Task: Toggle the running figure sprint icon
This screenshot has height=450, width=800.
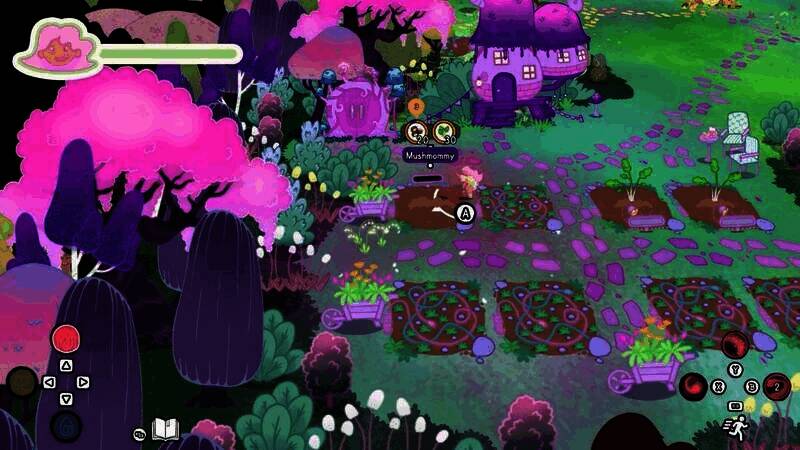Action: pos(735,428)
